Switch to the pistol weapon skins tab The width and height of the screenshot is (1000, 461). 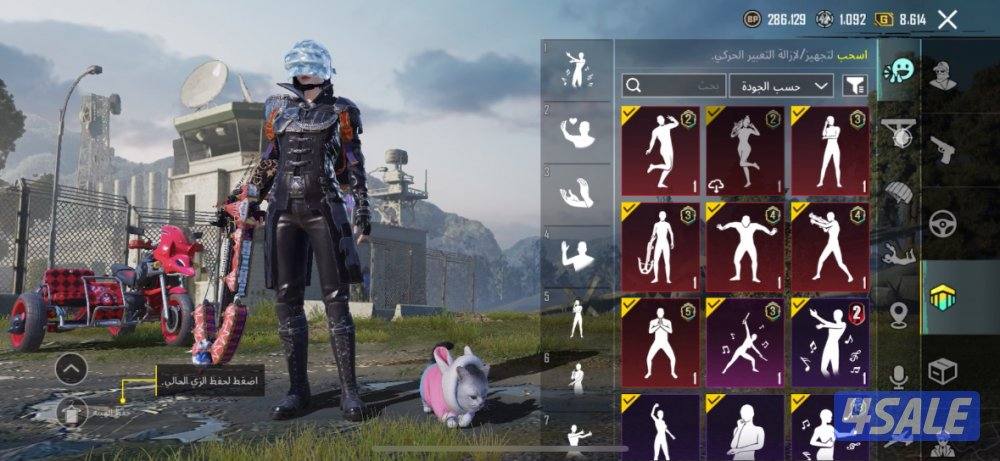[x=942, y=150]
